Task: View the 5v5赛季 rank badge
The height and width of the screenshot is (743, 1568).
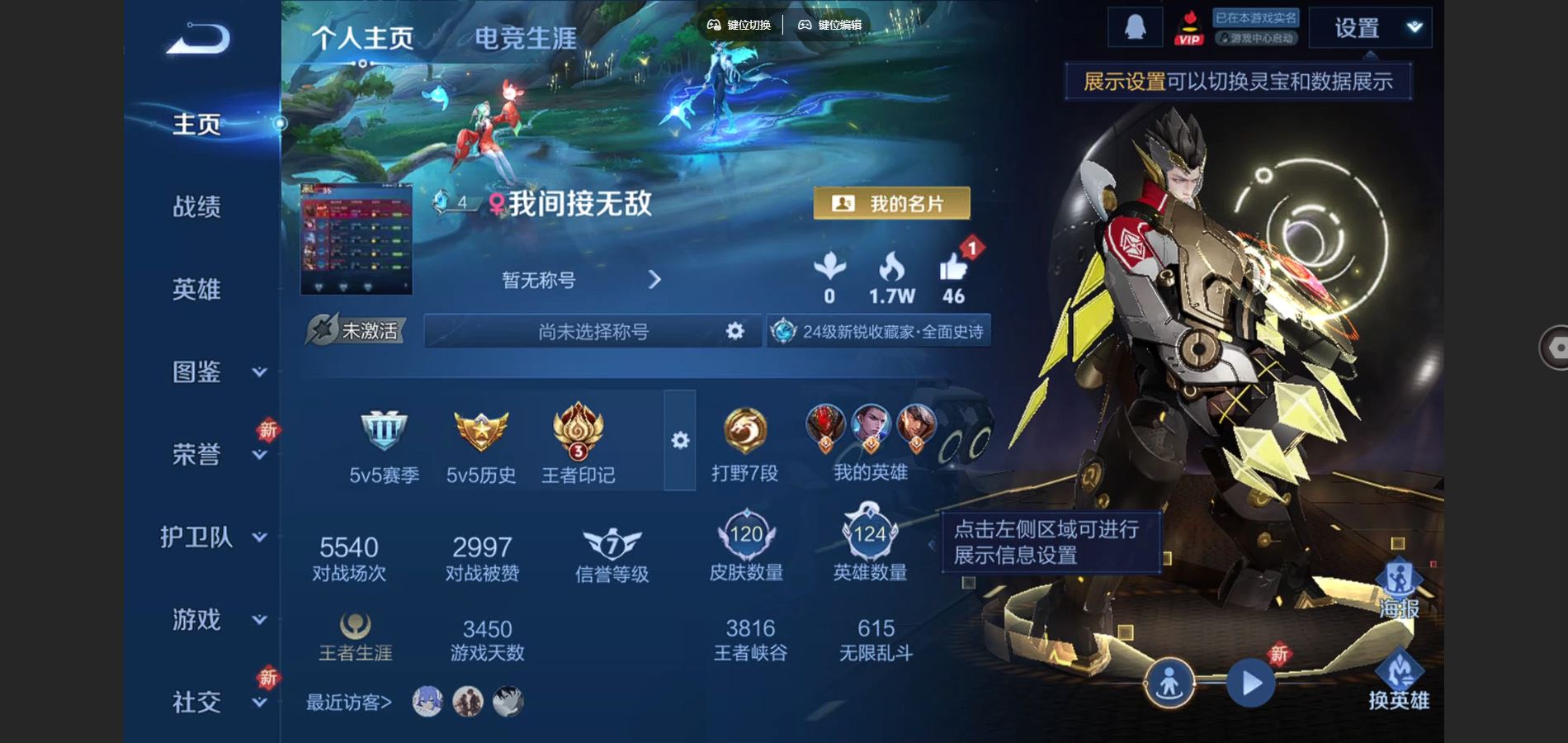Action: coord(384,429)
